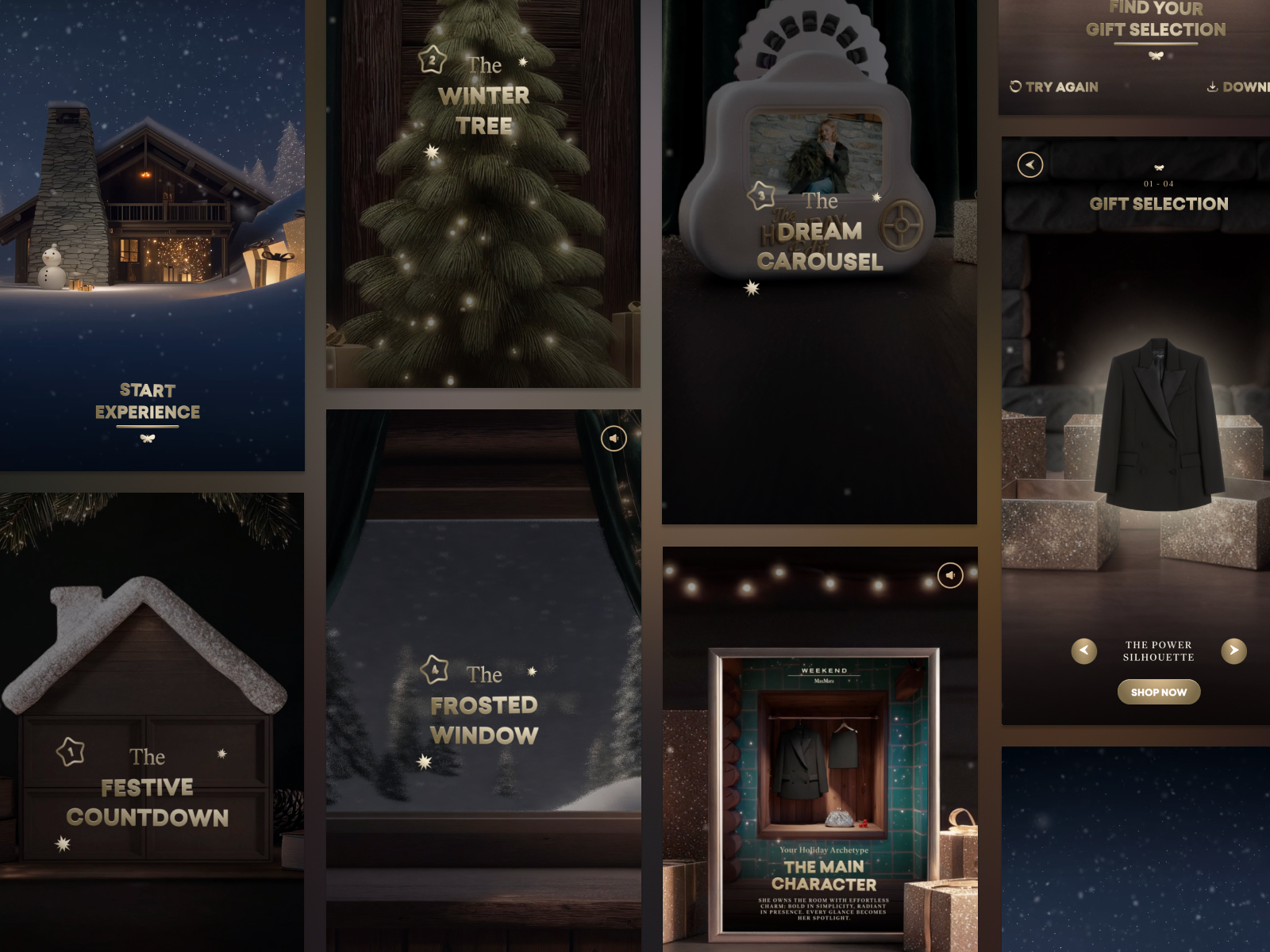Mute audio on the Main Character poster screen
This screenshot has height=952, width=1270.
coord(950,575)
